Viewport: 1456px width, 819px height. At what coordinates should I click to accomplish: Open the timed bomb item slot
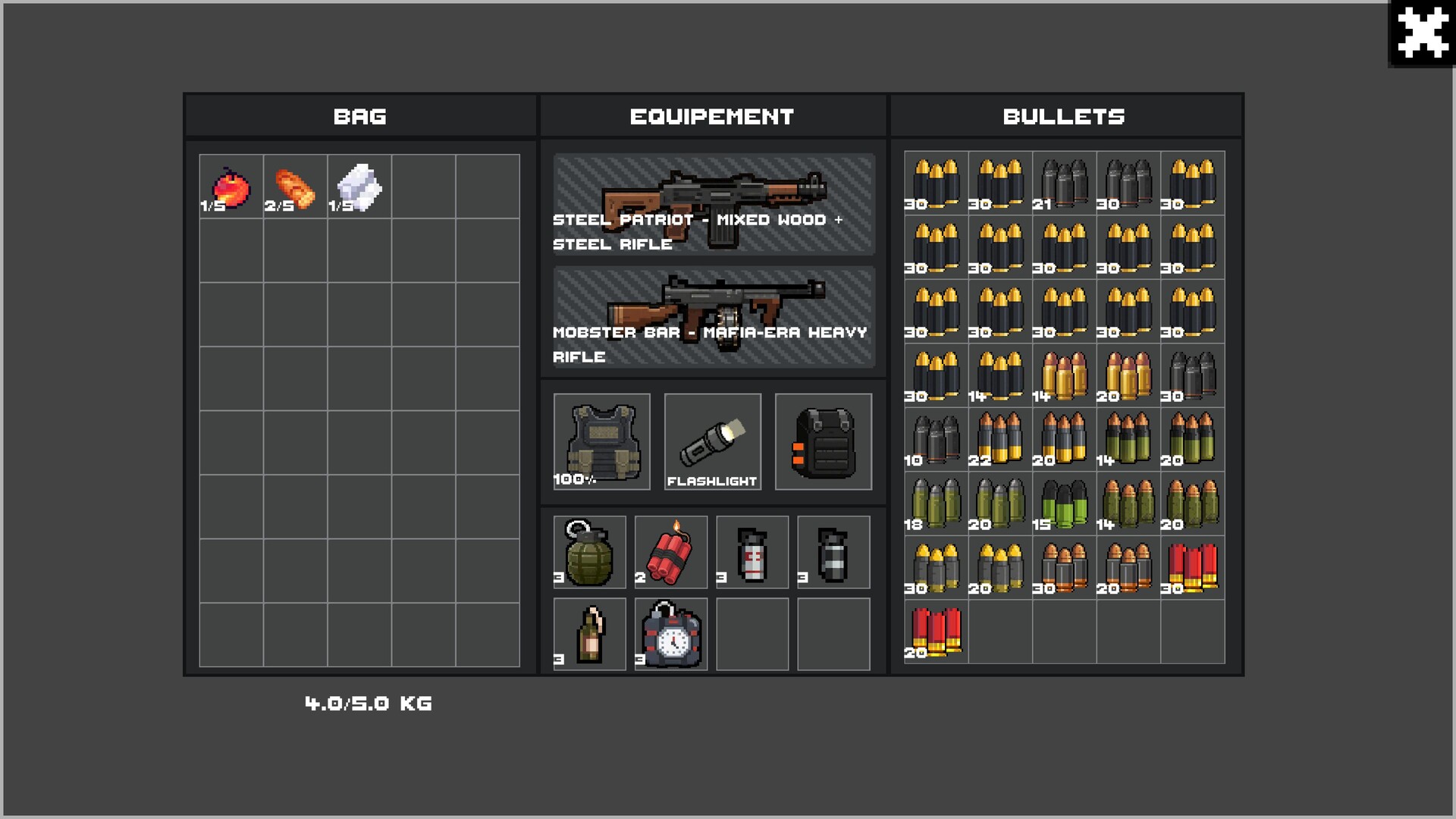point(670,634)
